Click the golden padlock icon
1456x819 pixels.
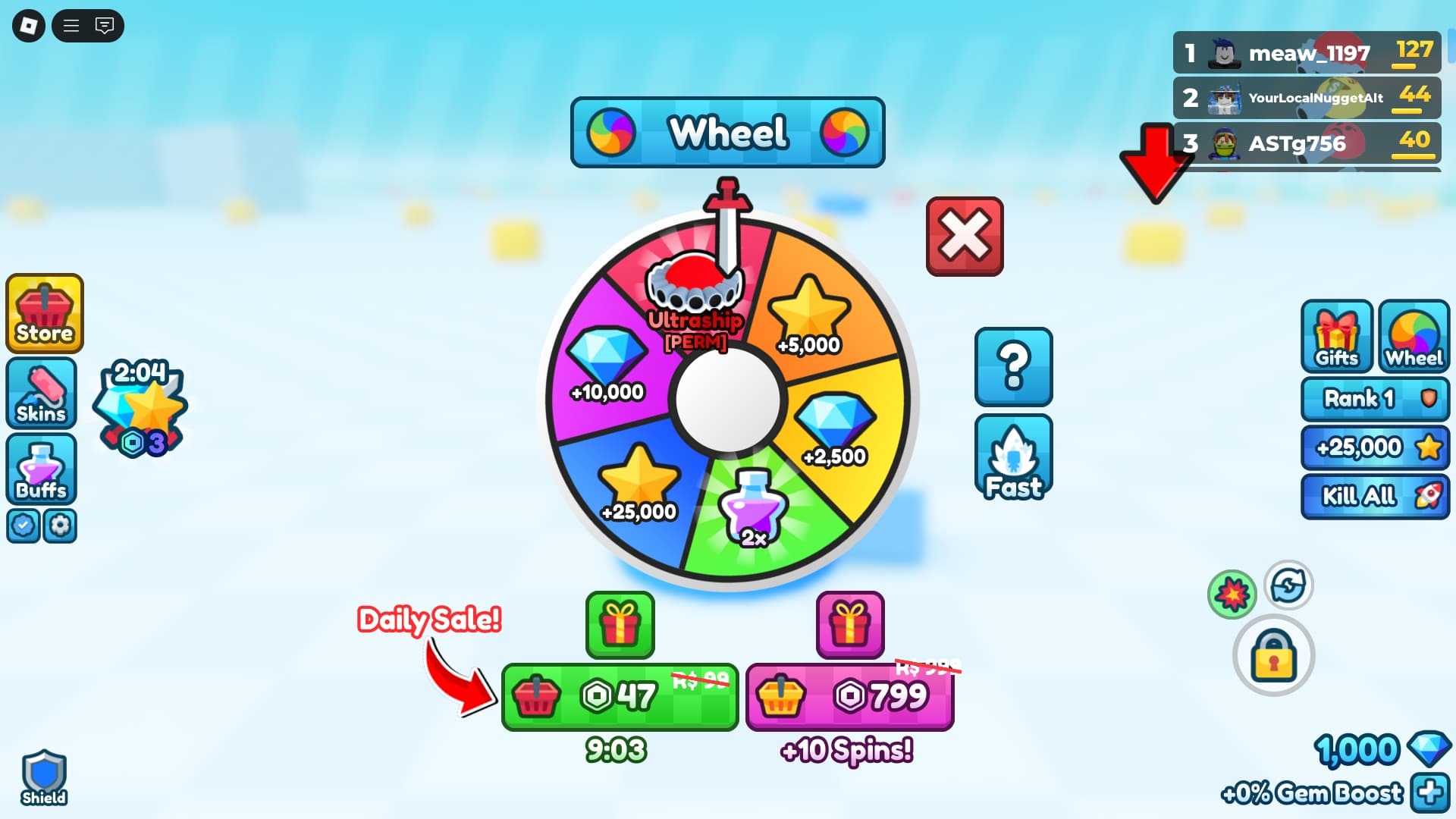pyautogui.click(x=1274, y=654)
